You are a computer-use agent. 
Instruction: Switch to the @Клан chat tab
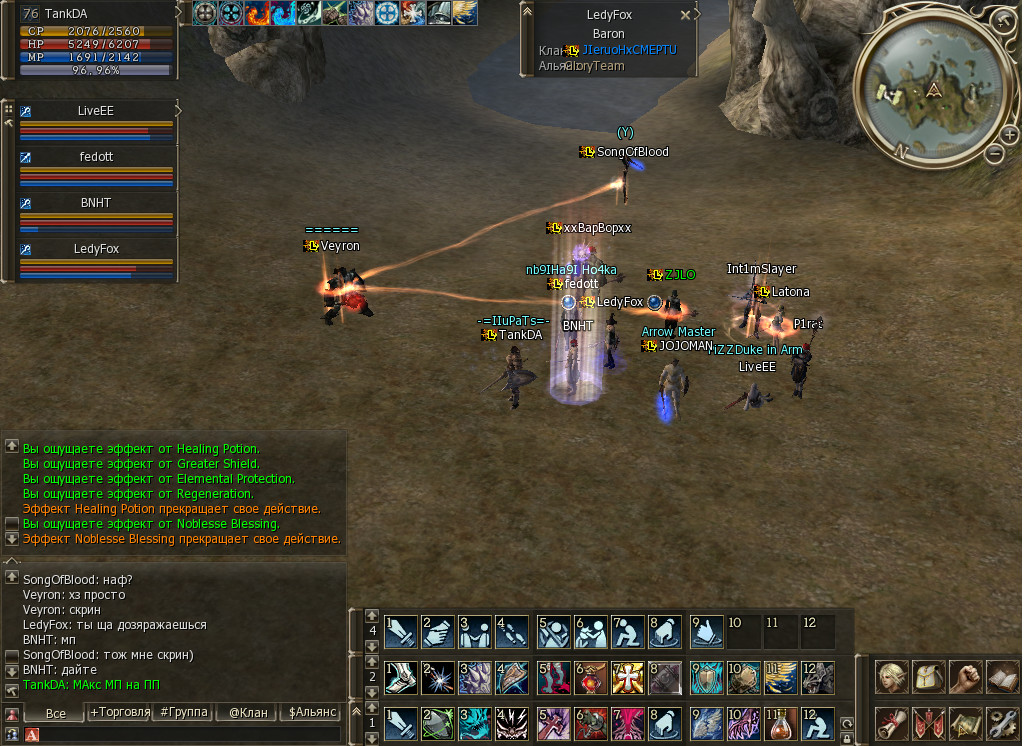tap(247, 713)
